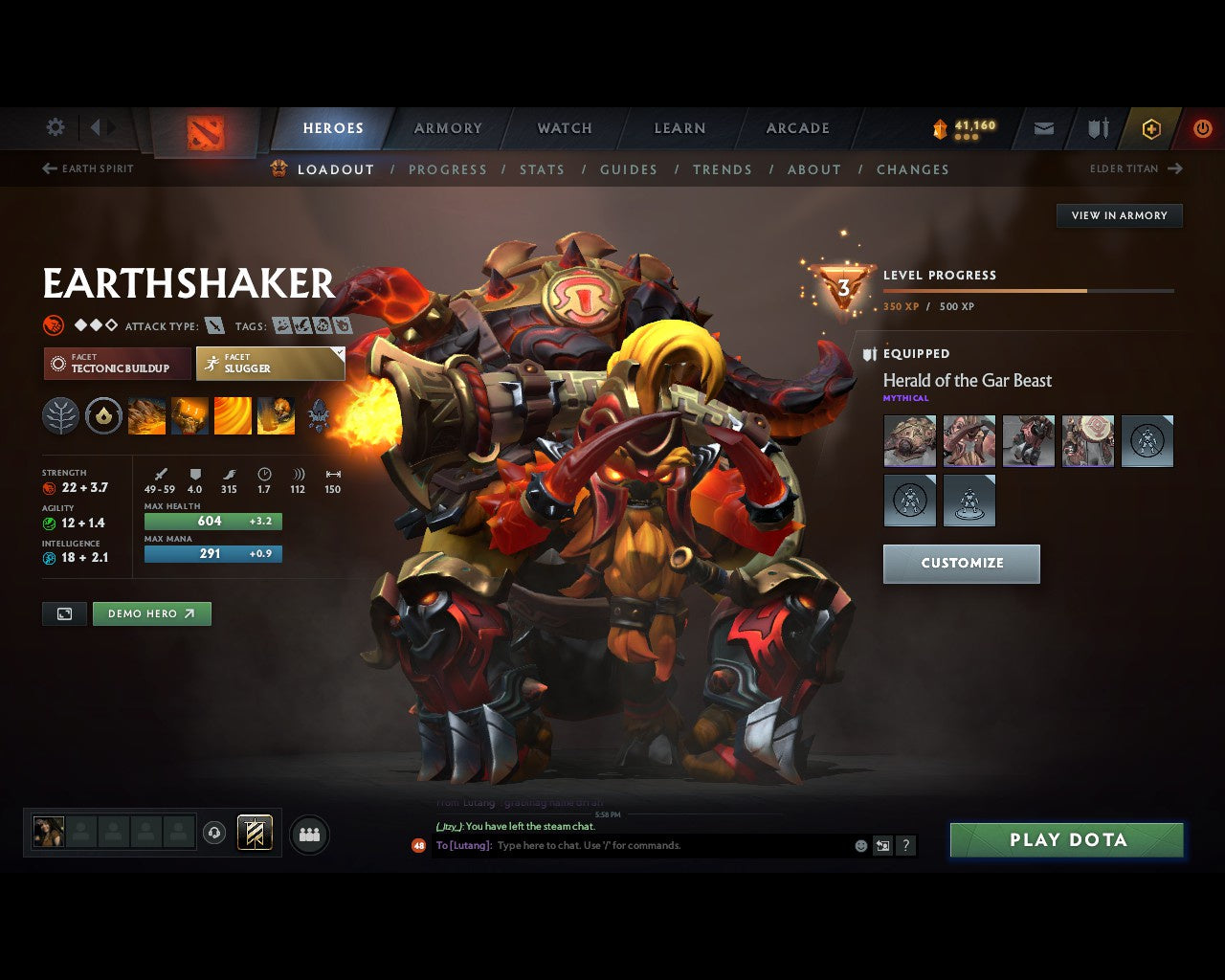Click the friends list group icon

pyautogui.click(x=309, y=832)
